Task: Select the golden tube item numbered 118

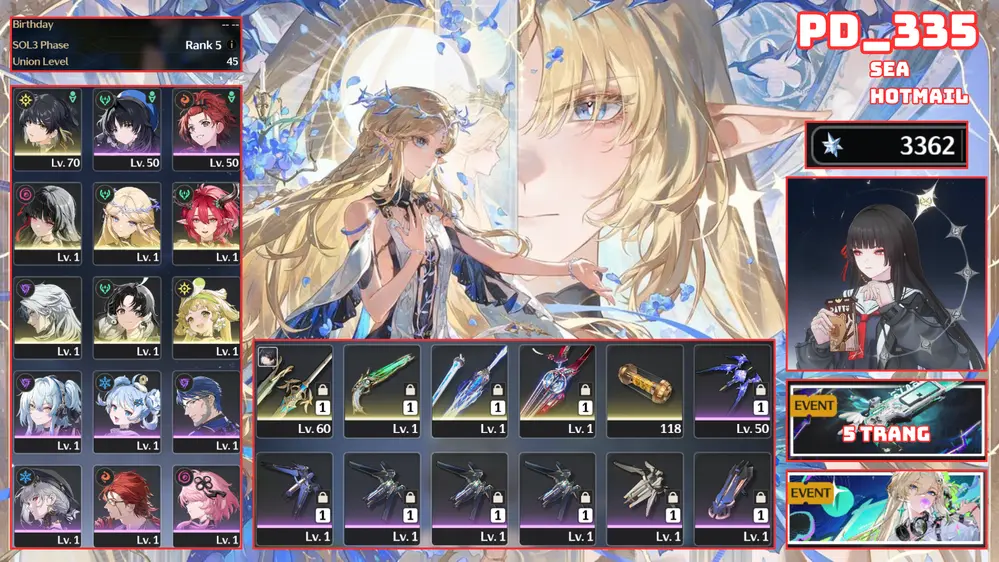Action: coord(645,390)
